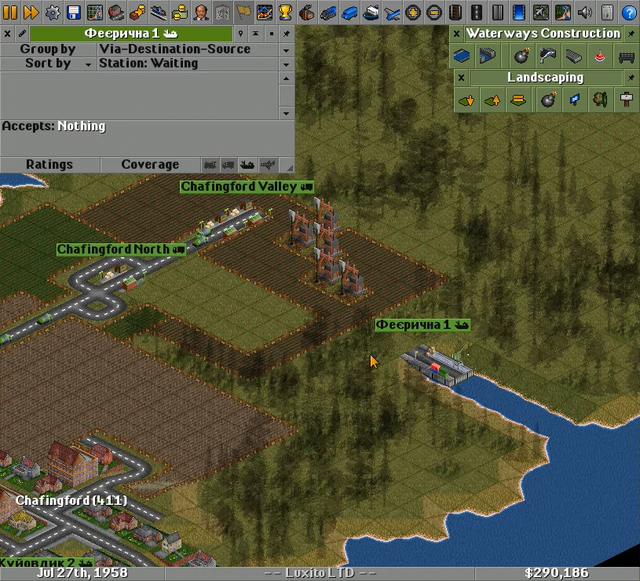Close the Феєрична 1 station window
Viewport: 640px width, 581px height.
point(7,33)
